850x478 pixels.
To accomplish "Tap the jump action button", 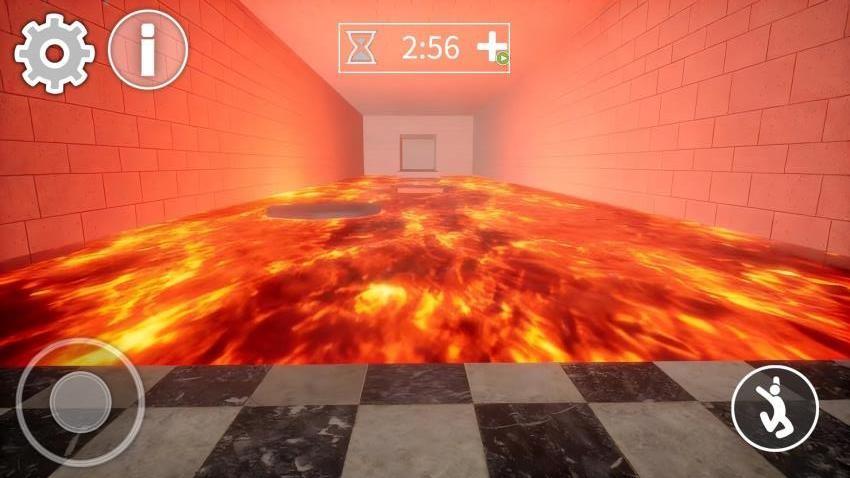I will point(775,406).
